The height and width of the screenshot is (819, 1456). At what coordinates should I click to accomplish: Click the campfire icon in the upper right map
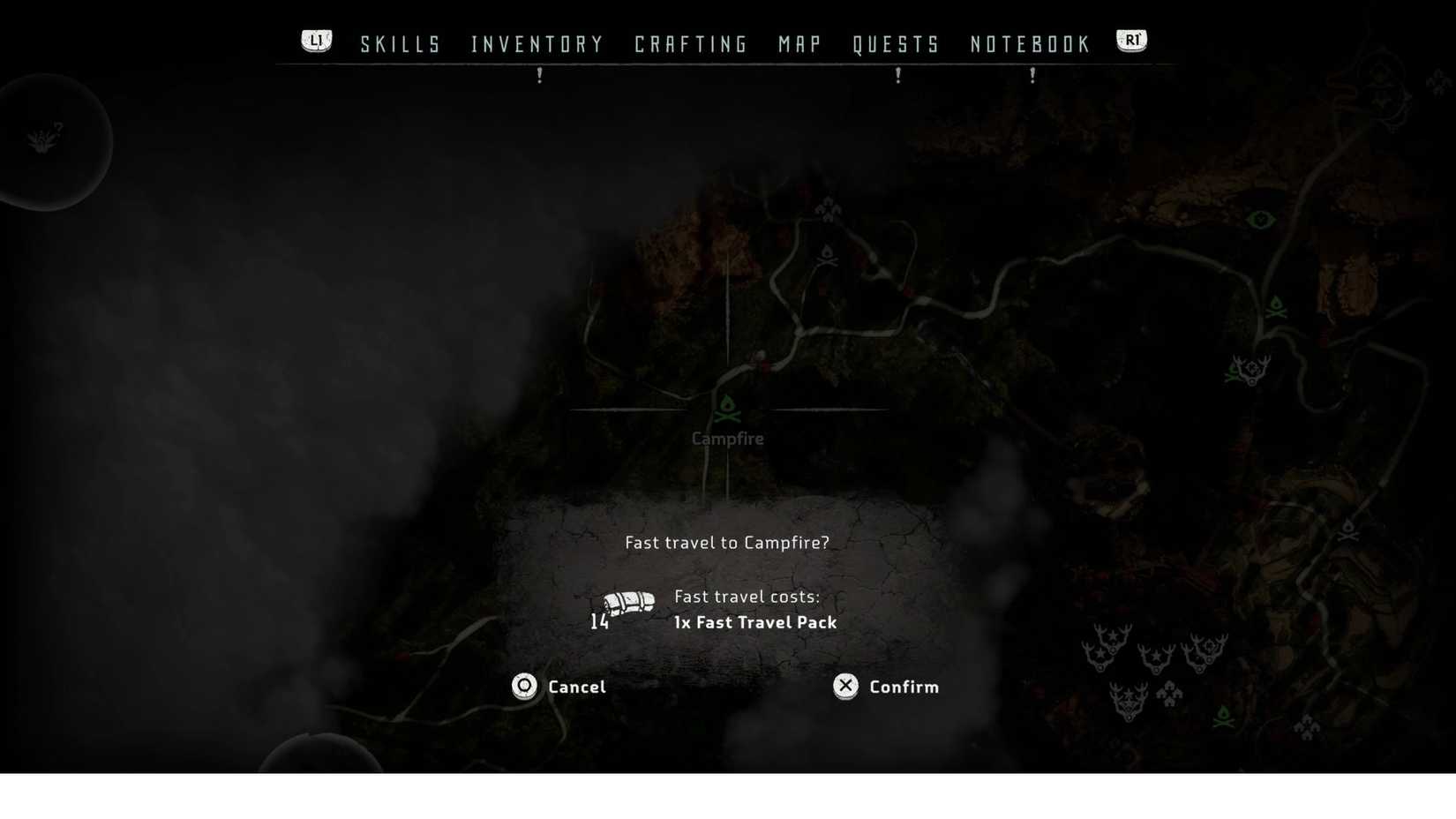click(1277, 308)
